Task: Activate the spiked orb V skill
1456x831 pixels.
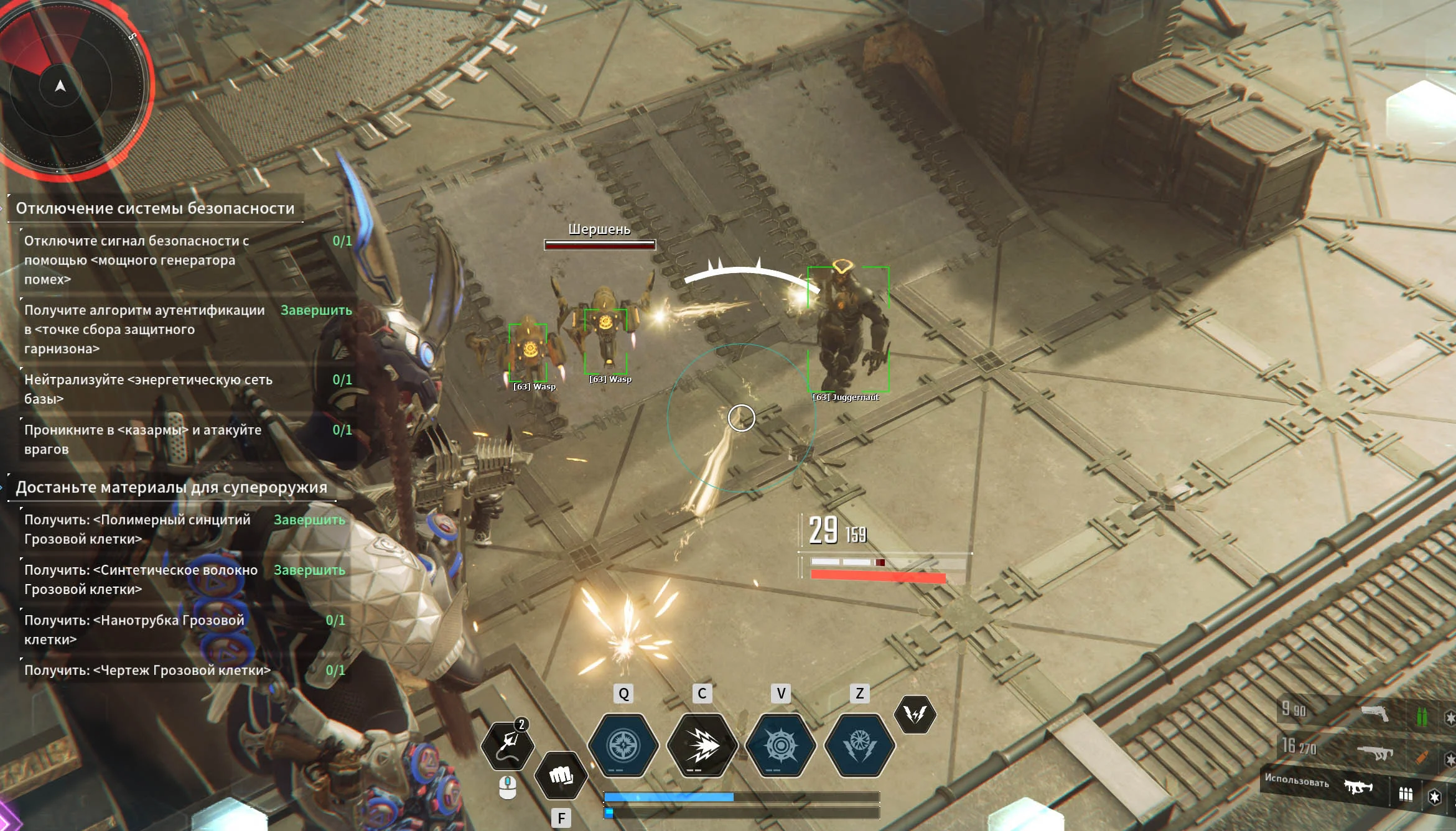Action: coord(781,745)
